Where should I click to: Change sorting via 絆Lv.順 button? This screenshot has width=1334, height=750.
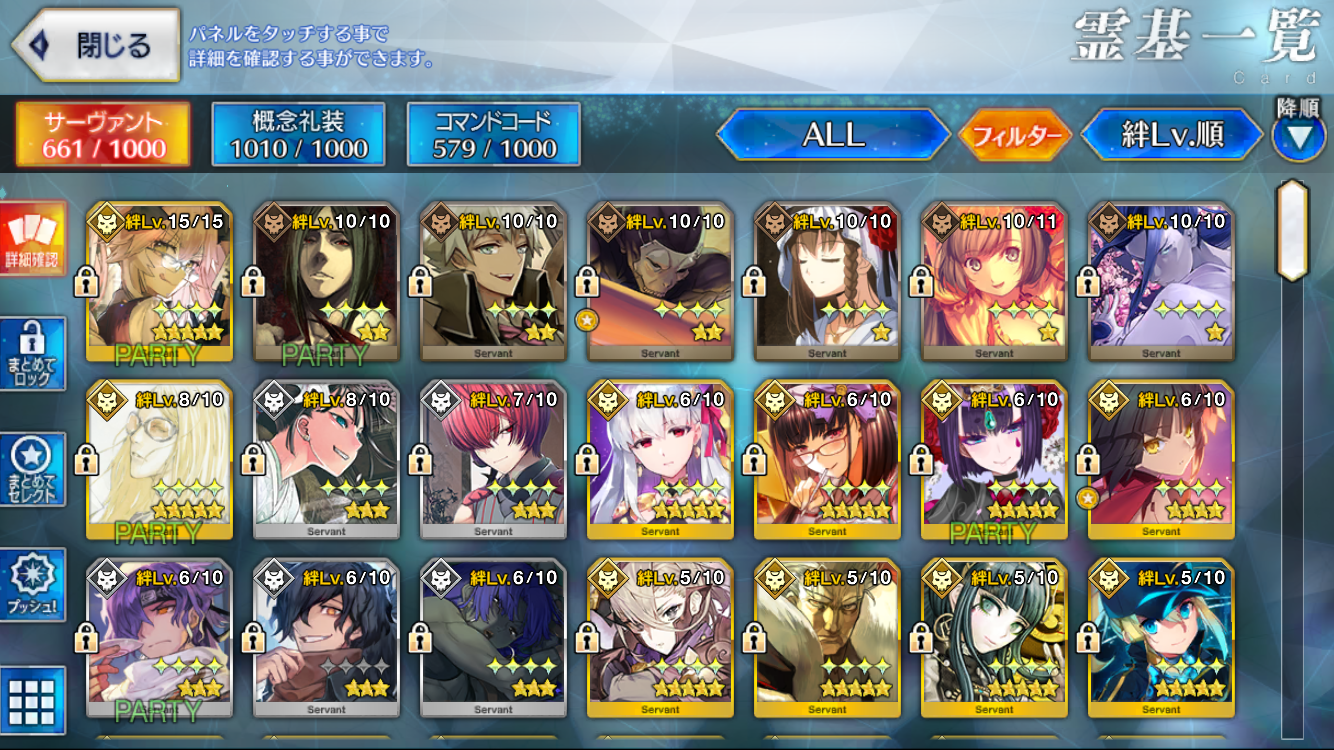[1173, 135]
